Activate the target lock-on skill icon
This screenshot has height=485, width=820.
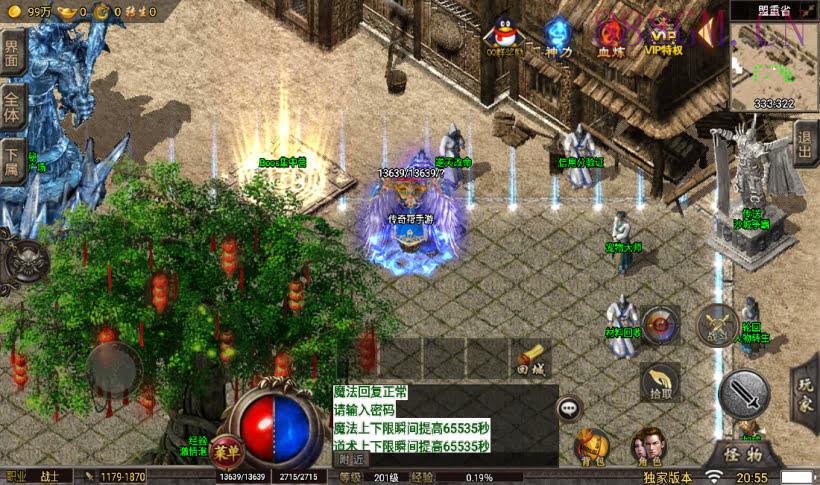660,324
